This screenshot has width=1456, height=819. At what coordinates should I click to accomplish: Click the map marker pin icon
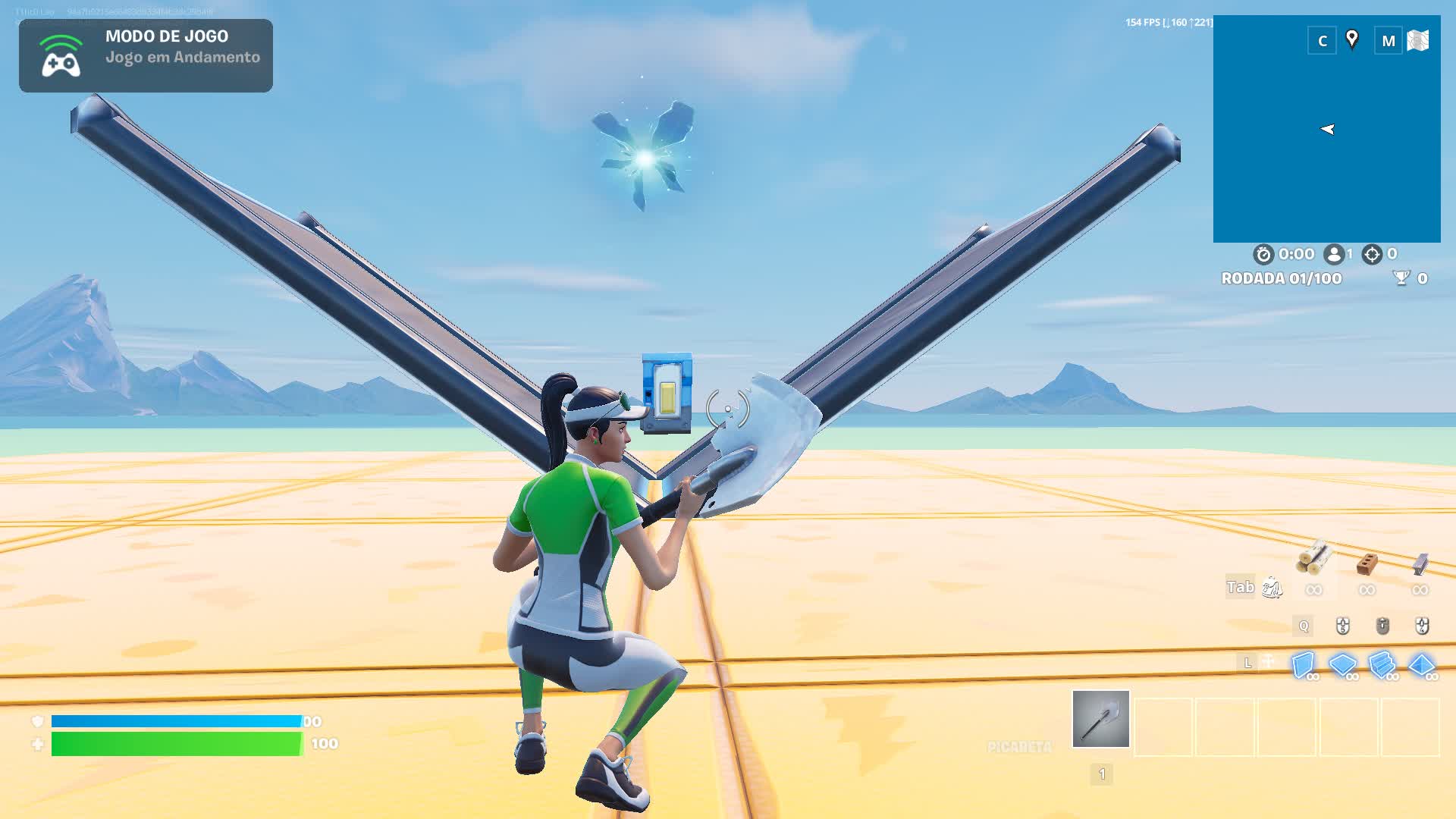coord(1351,39)
